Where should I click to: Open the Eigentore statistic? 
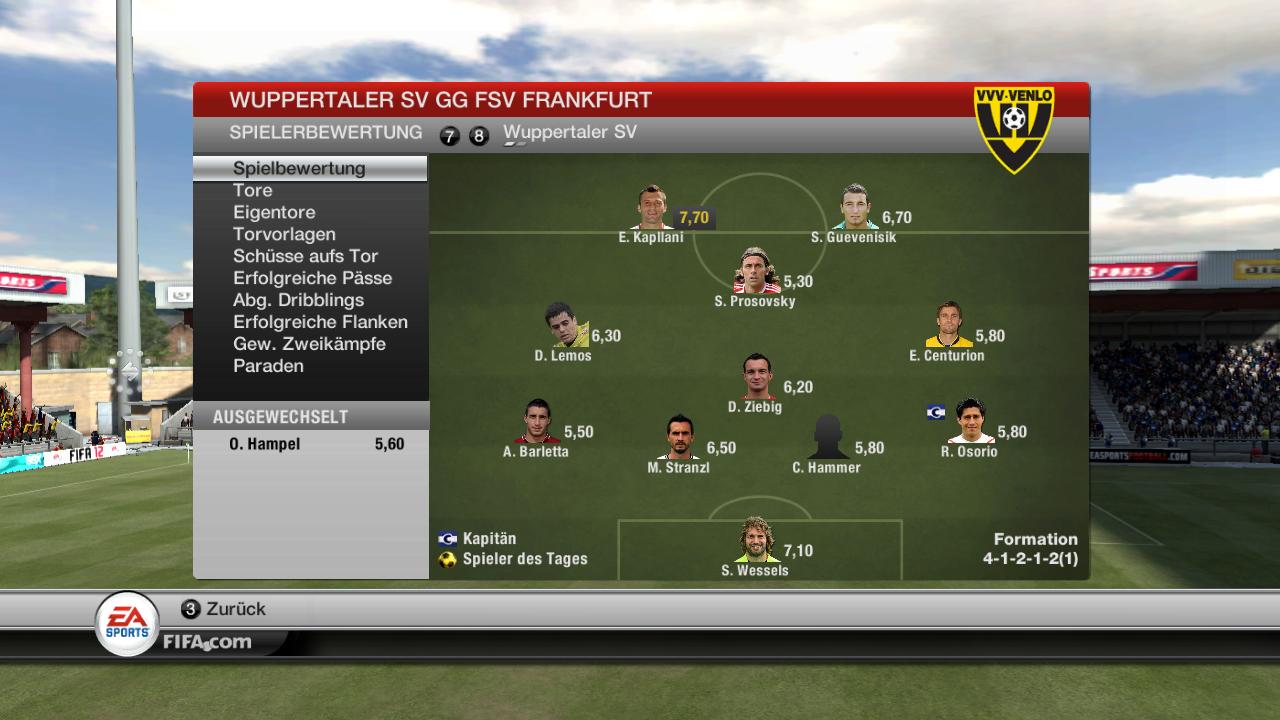pos(274,212)
